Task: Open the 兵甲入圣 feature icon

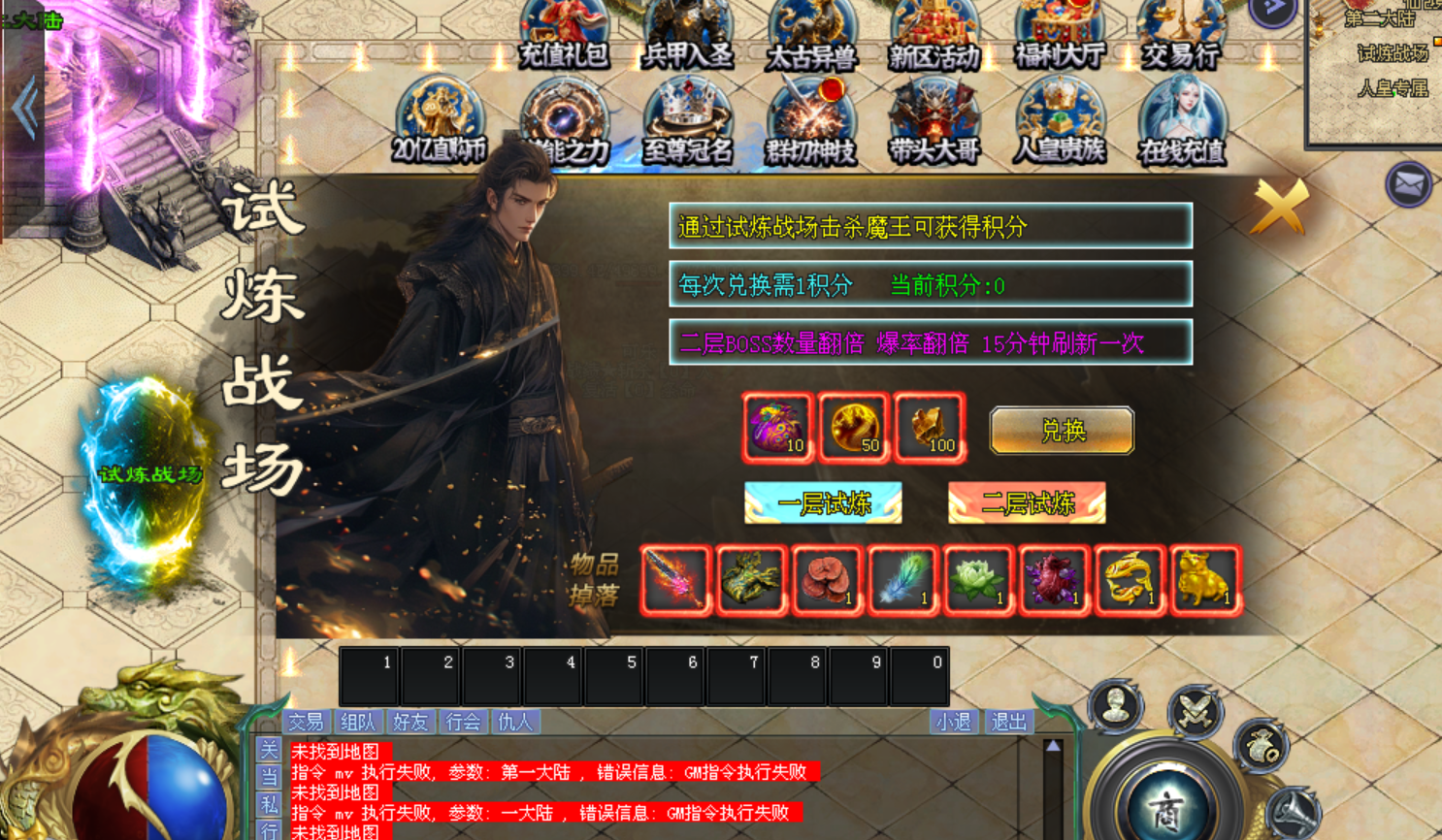Action: coord(688,34)
